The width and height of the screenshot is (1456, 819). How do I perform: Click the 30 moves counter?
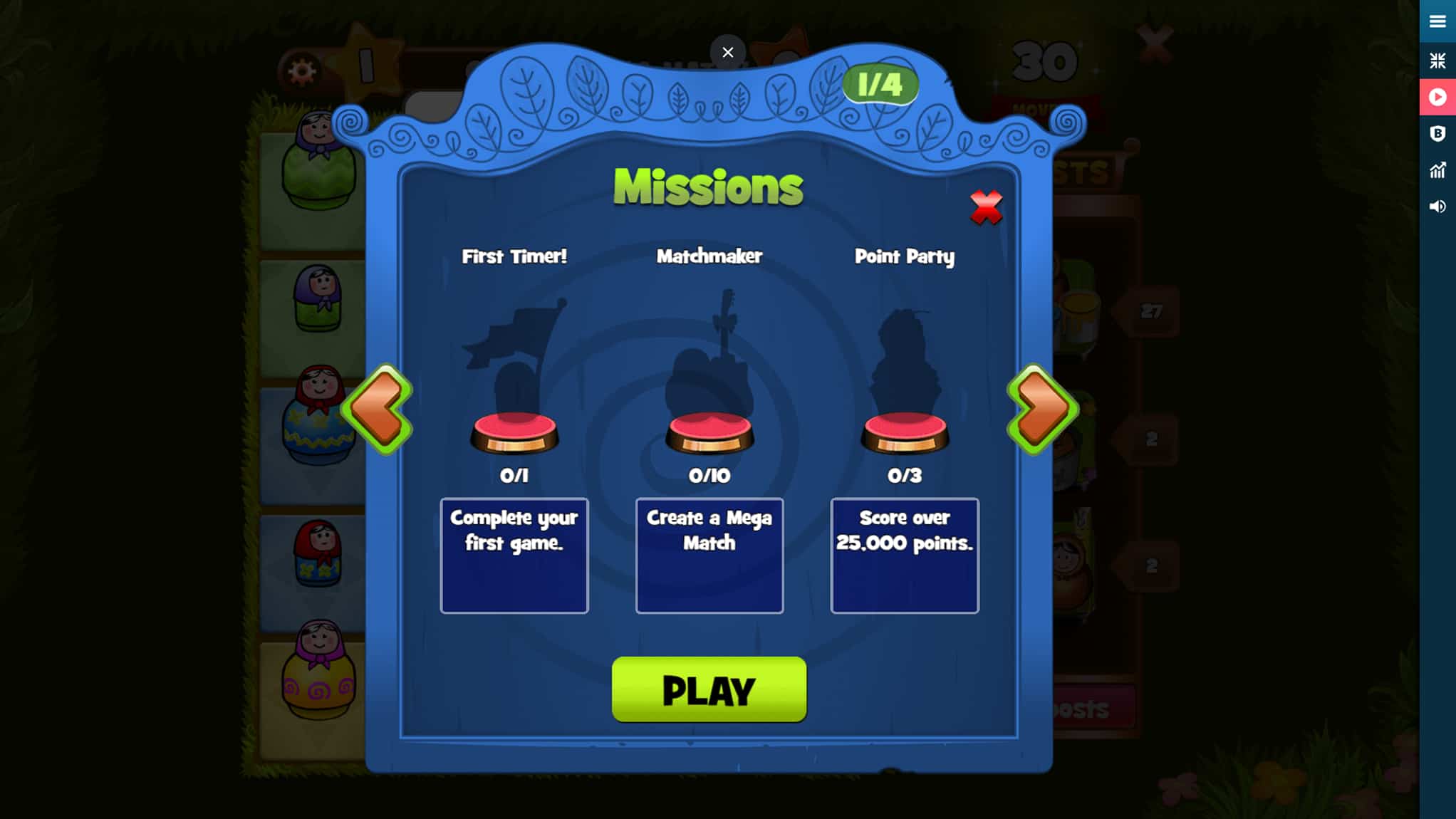[x=1044, y=63]
